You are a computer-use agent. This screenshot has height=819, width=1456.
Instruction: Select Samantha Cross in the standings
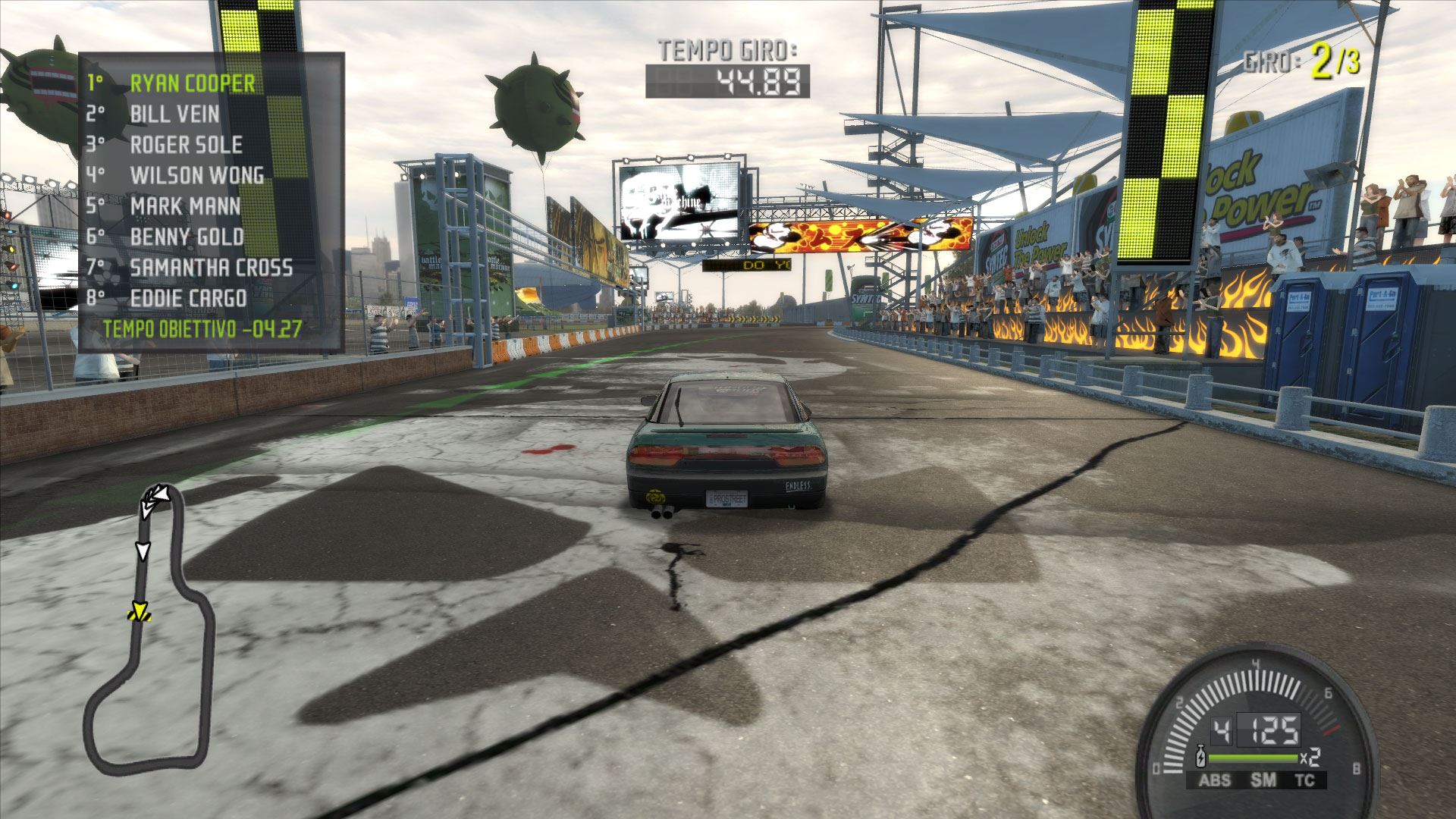pos(211,268)
